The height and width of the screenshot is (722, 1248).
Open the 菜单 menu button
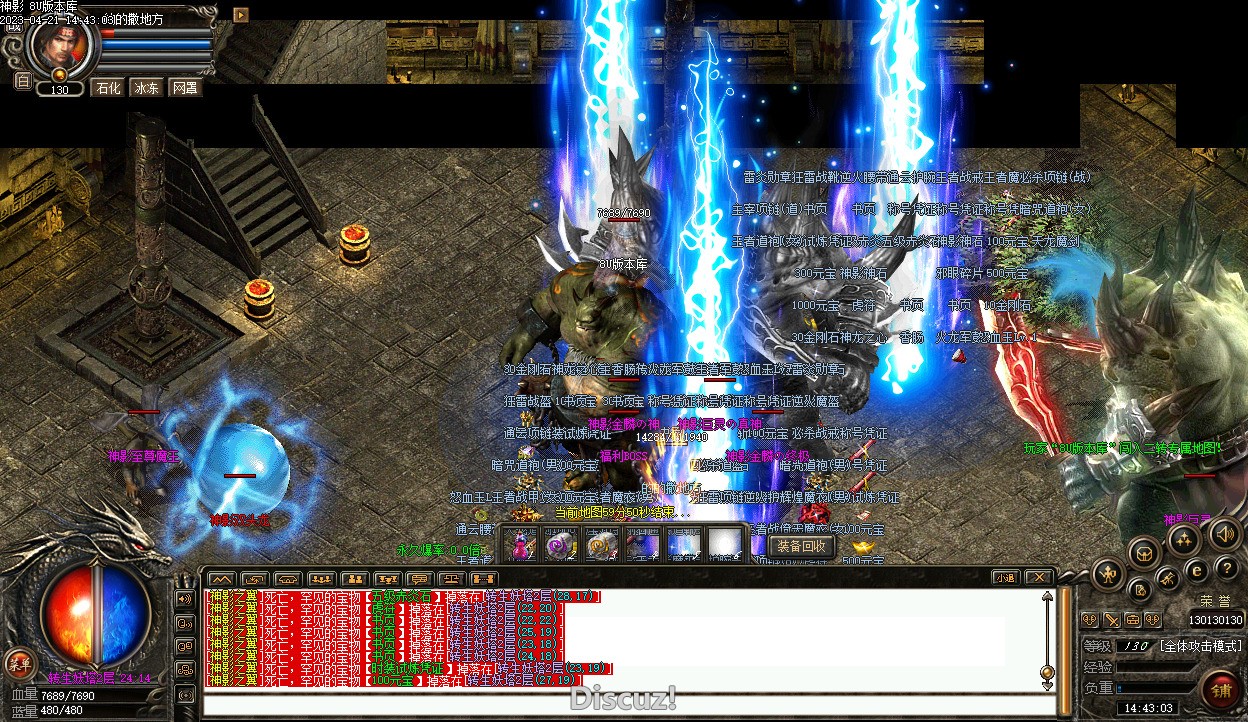18,662
